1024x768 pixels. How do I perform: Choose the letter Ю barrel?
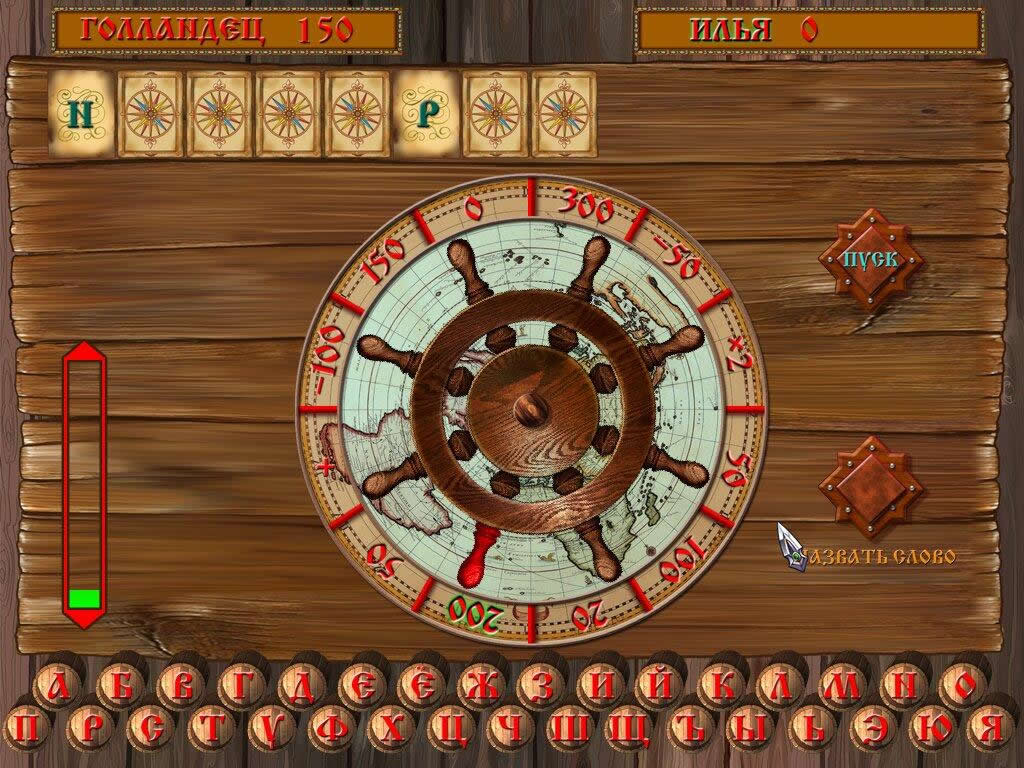pos(932,728)
